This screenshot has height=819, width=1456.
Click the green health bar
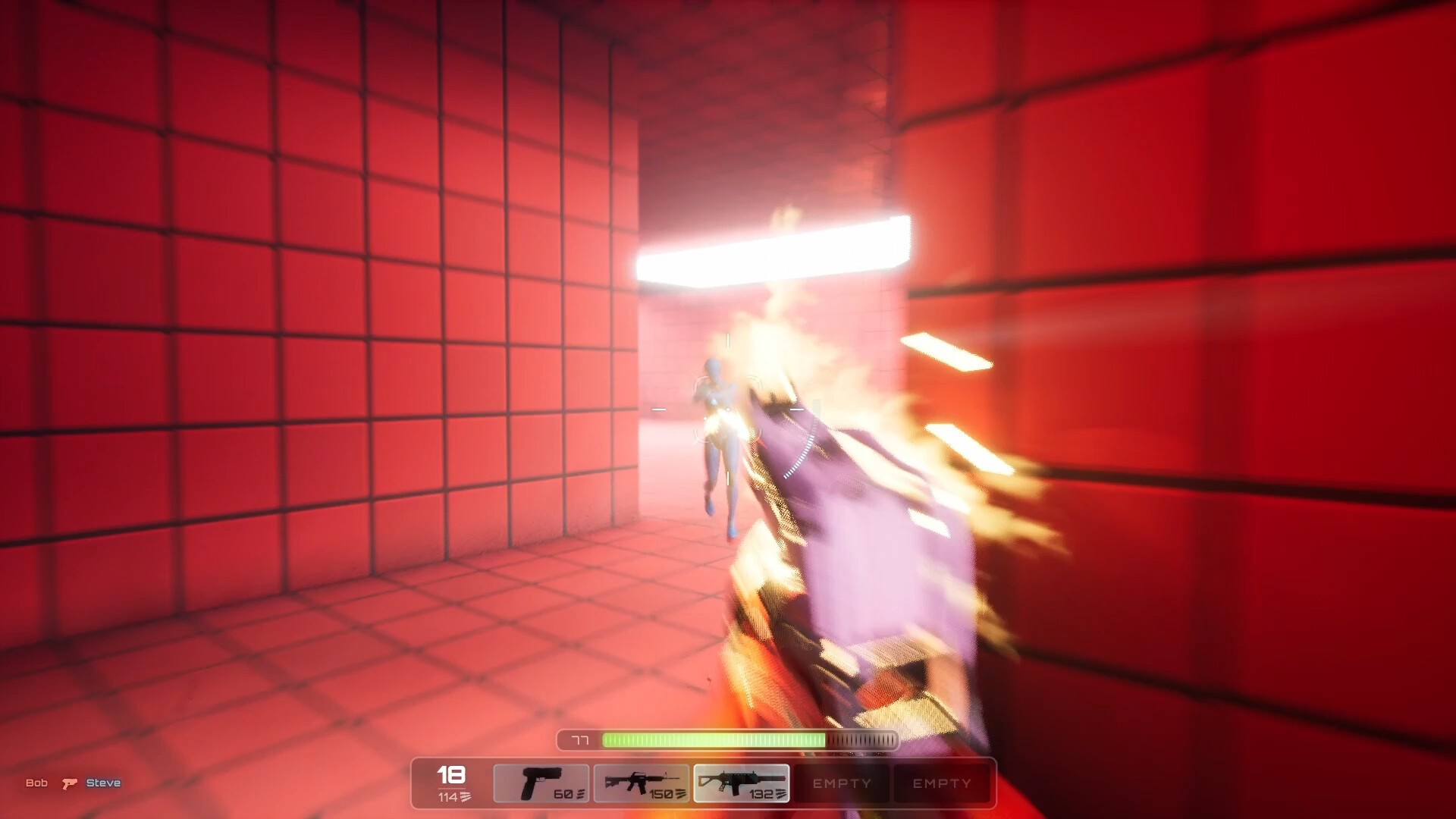click(717, 739)
